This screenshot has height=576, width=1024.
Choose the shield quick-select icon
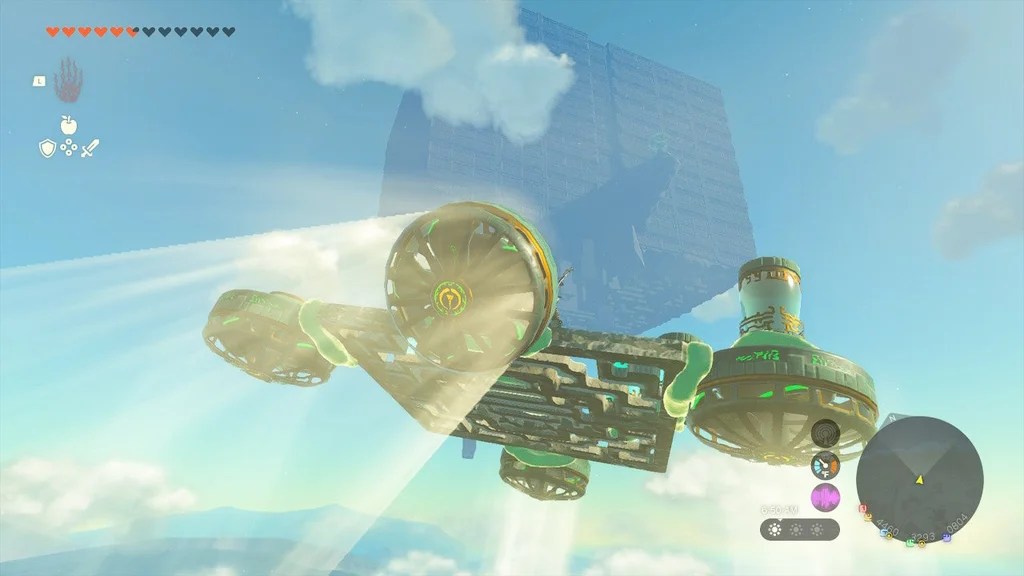click(x=47, y=148)
